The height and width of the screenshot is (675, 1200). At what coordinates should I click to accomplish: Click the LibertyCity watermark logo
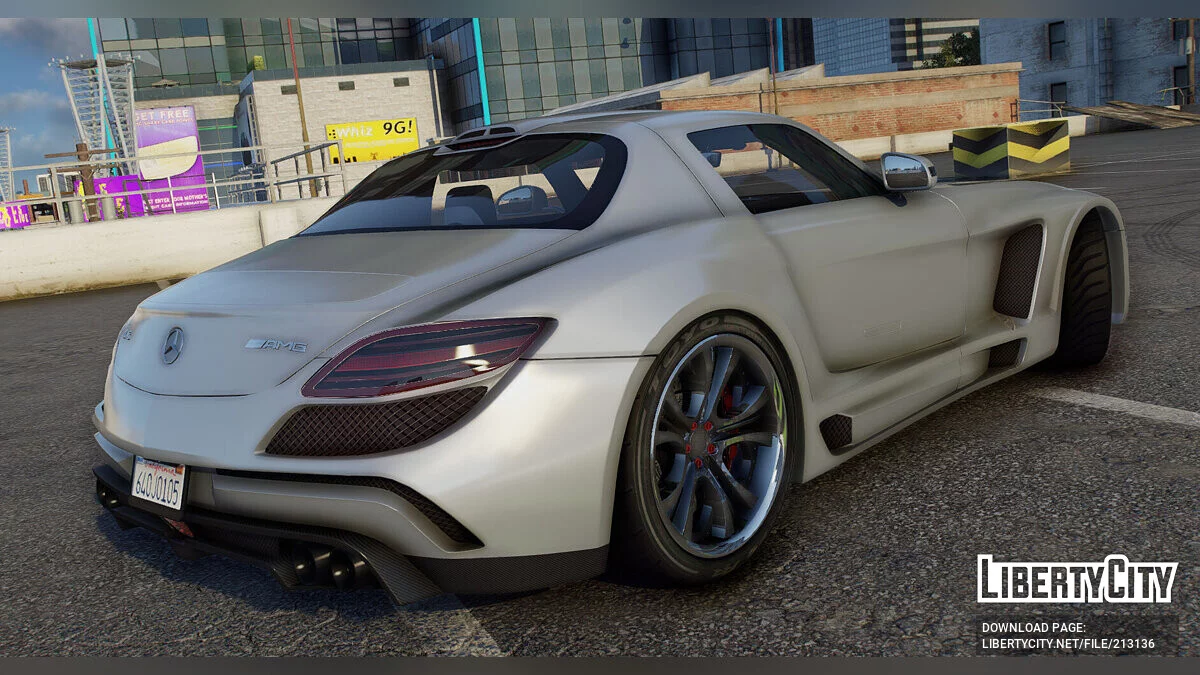tap(1077, 579)
